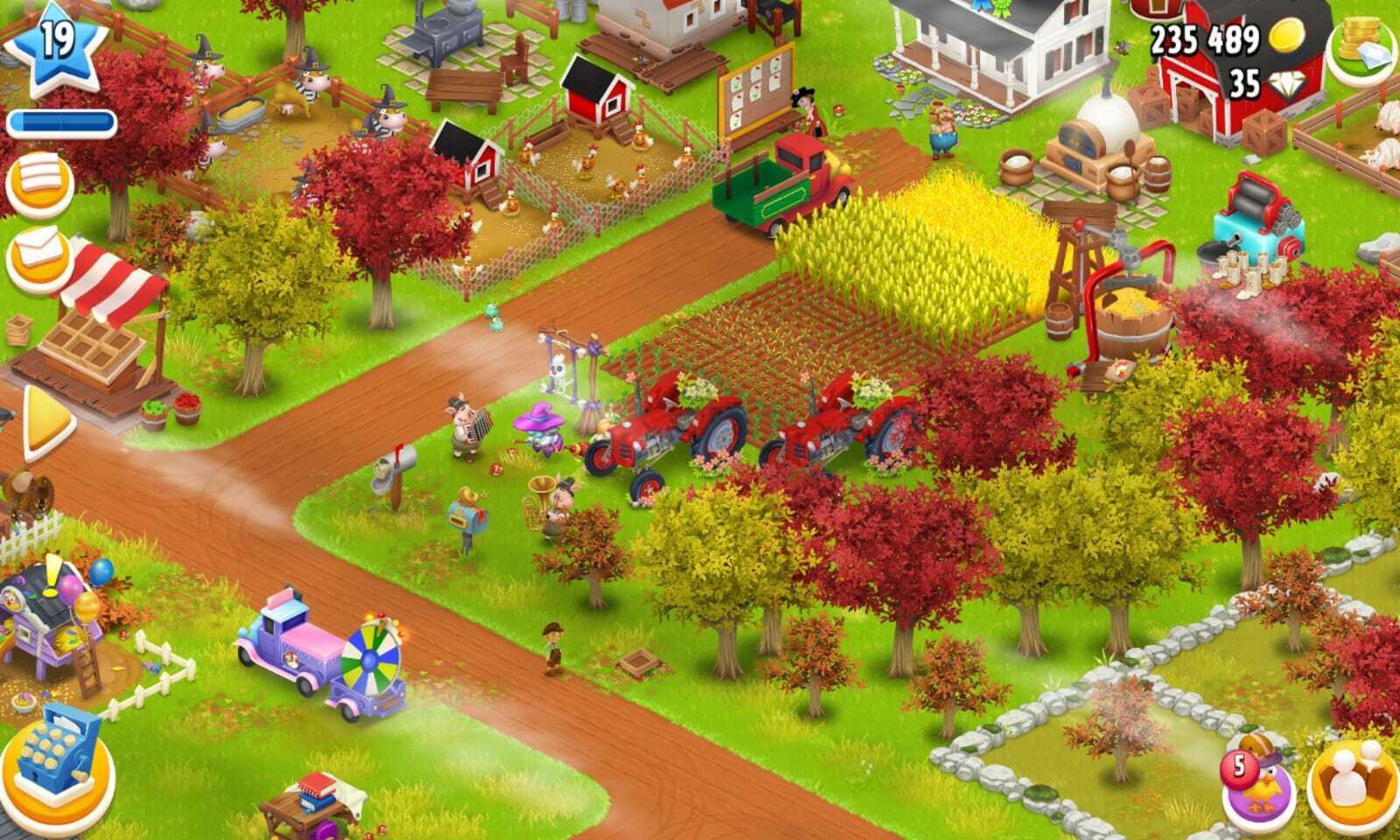The height and width of the screenshot is (840, 1400).
Task: Tap the stacked papers icon
Action: pyautogui.click(x=38, y=183)
